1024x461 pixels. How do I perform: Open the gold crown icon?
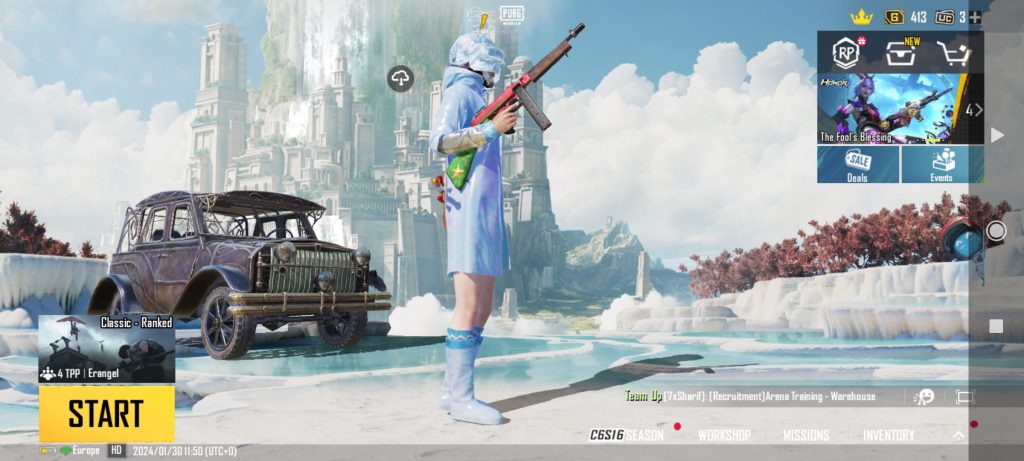click(861, 17)
